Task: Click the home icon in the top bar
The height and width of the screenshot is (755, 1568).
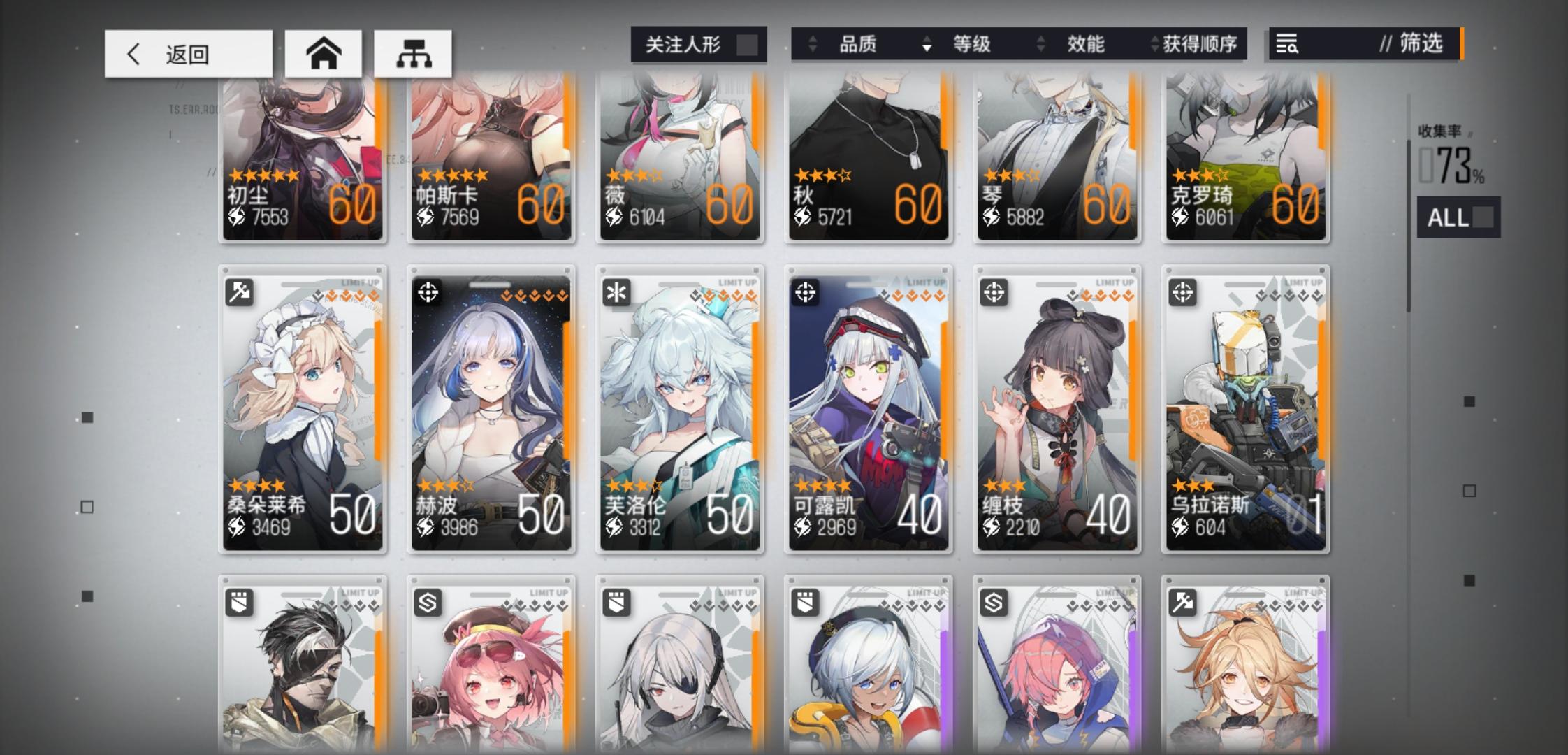Action: coord(323,52)
